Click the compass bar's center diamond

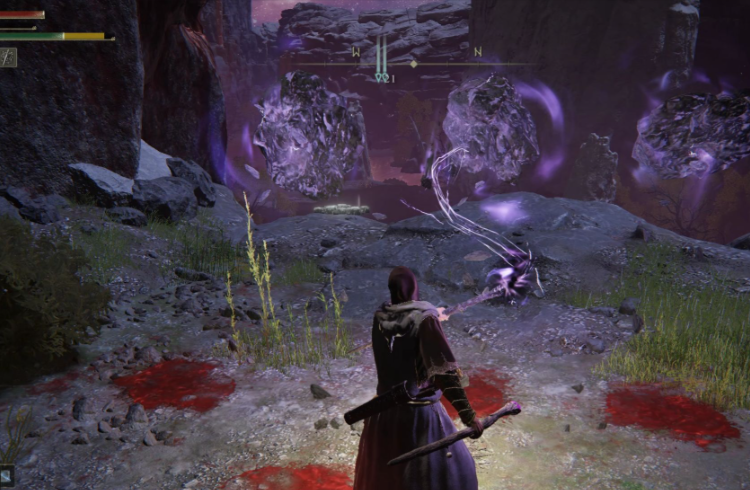coord(413,63)
